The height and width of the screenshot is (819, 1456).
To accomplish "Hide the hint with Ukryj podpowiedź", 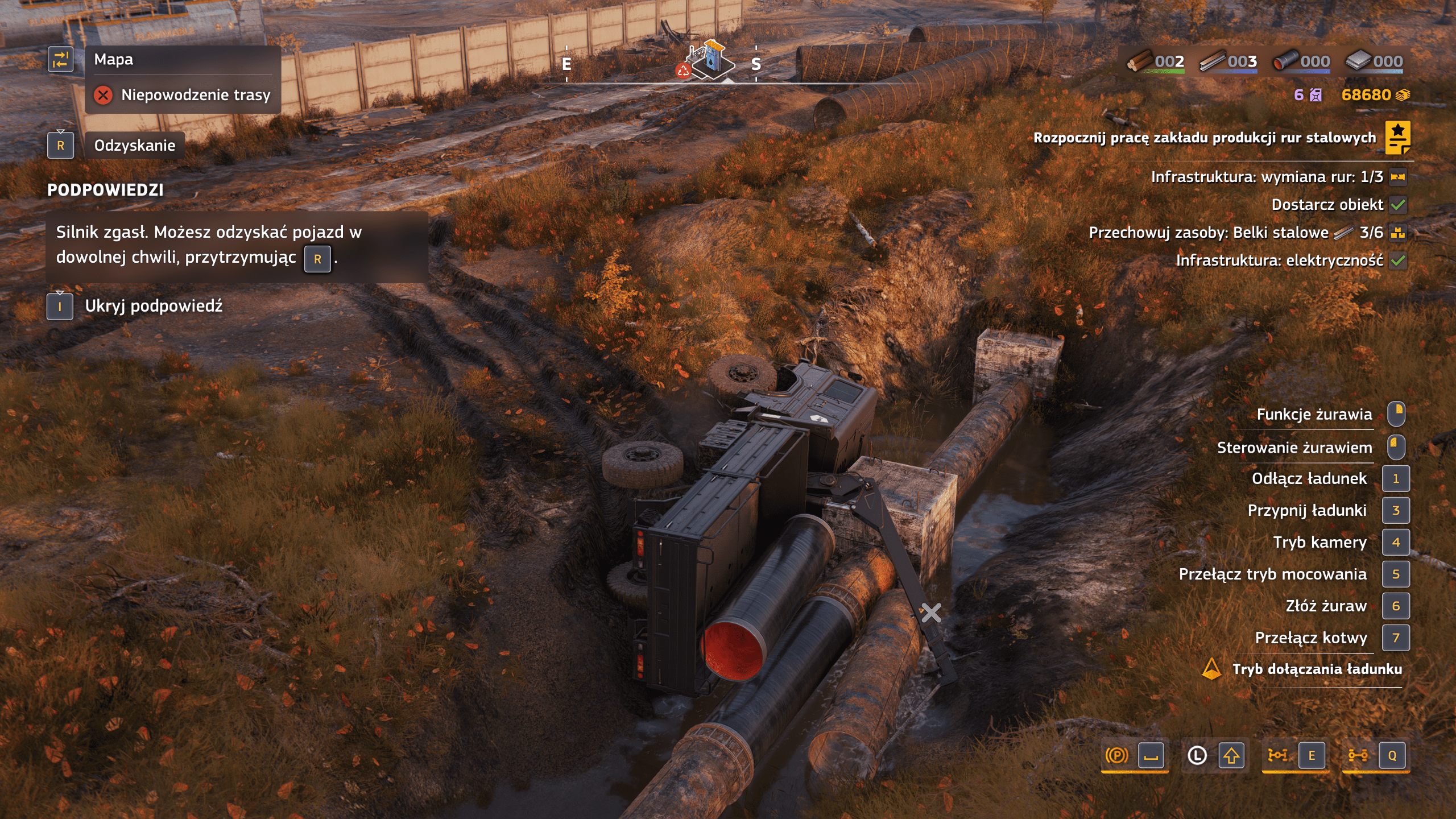I will (154, 307).
